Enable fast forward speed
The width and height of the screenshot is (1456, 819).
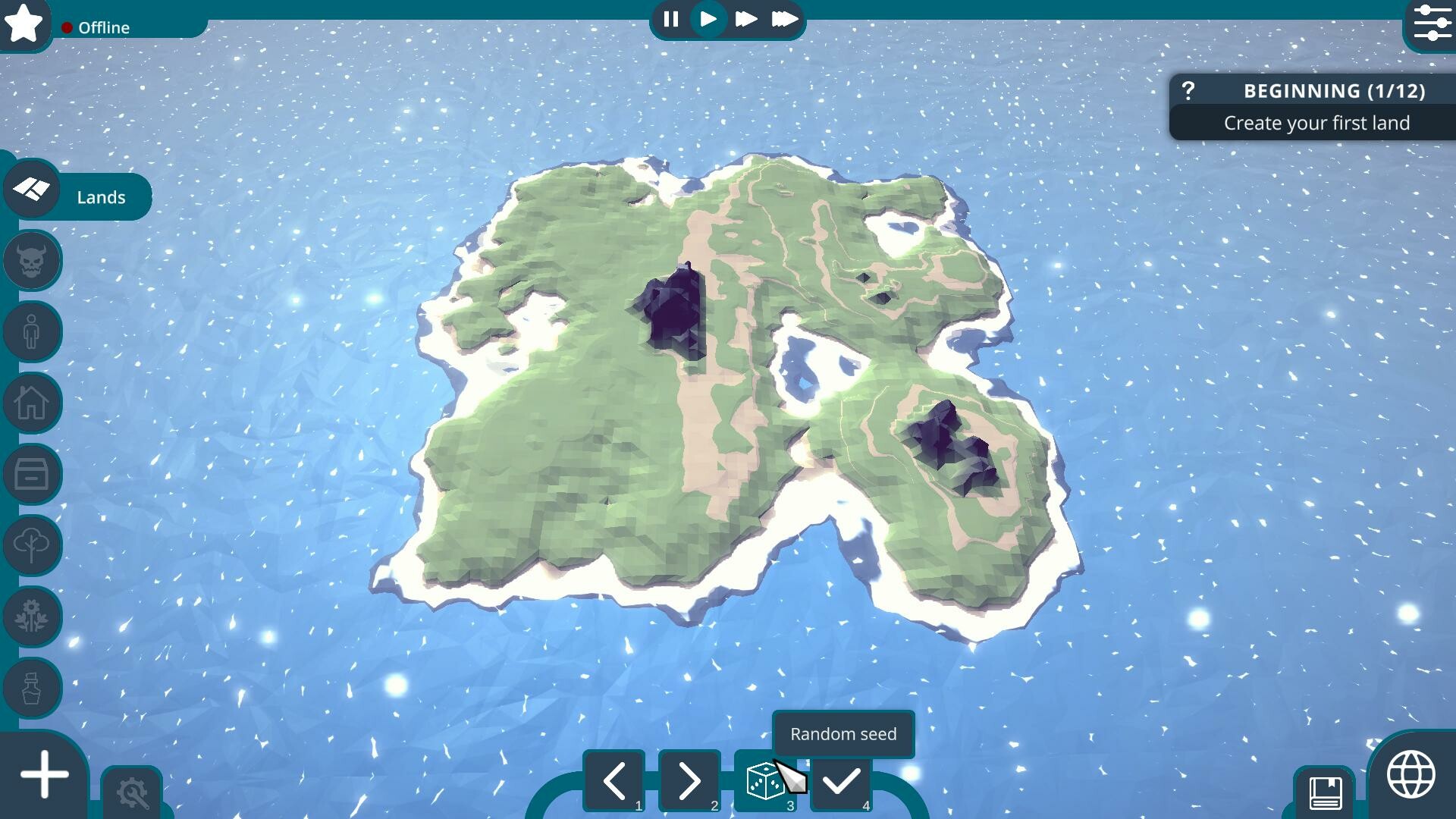(x=745, y=20)
